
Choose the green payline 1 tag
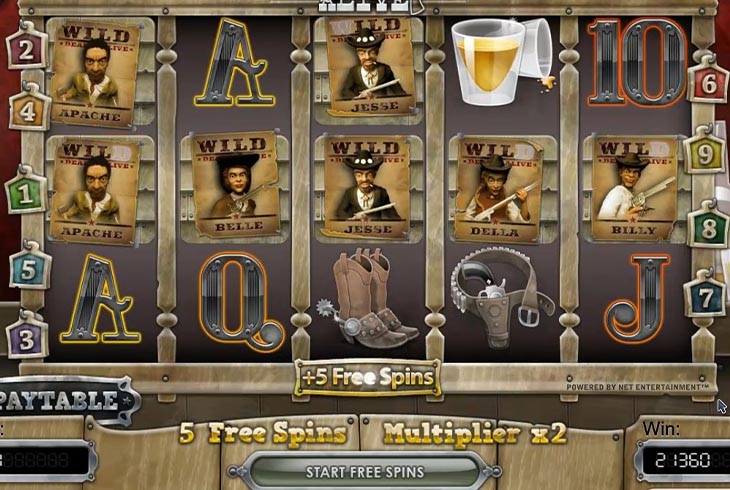point(27,193)
